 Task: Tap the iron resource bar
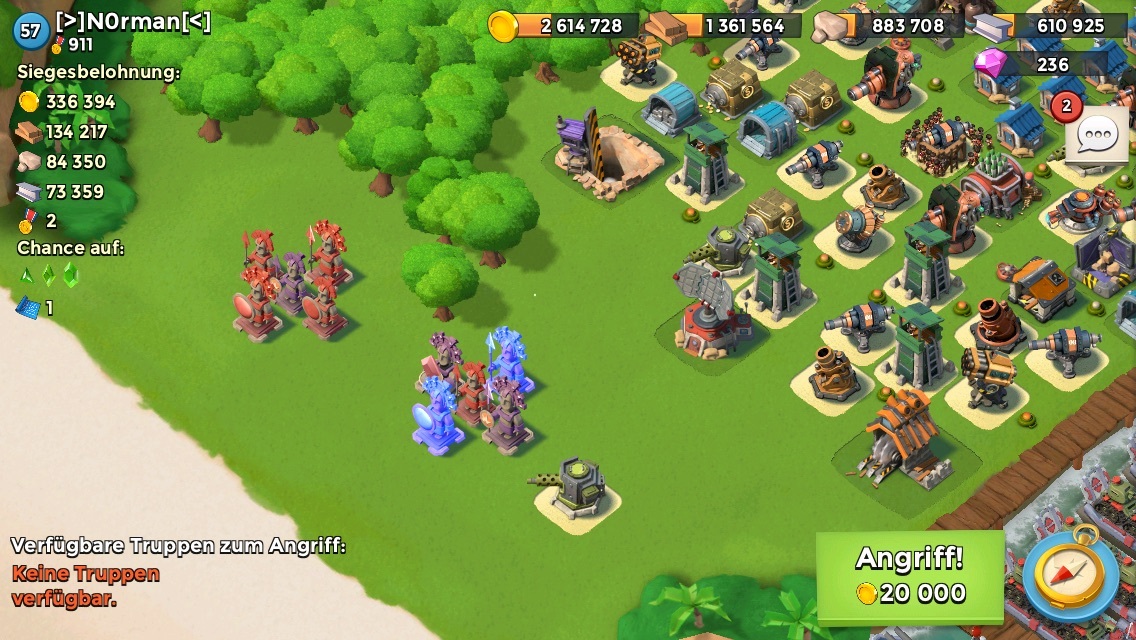[1052, 26]
